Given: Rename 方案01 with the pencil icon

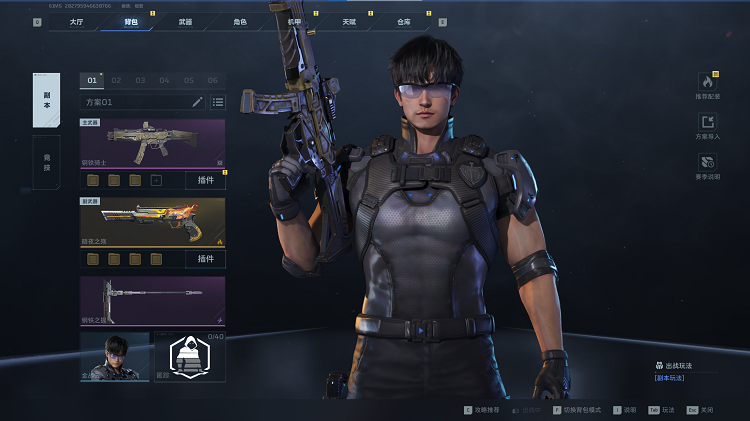Looking at the screenshot, I should 198,102.
